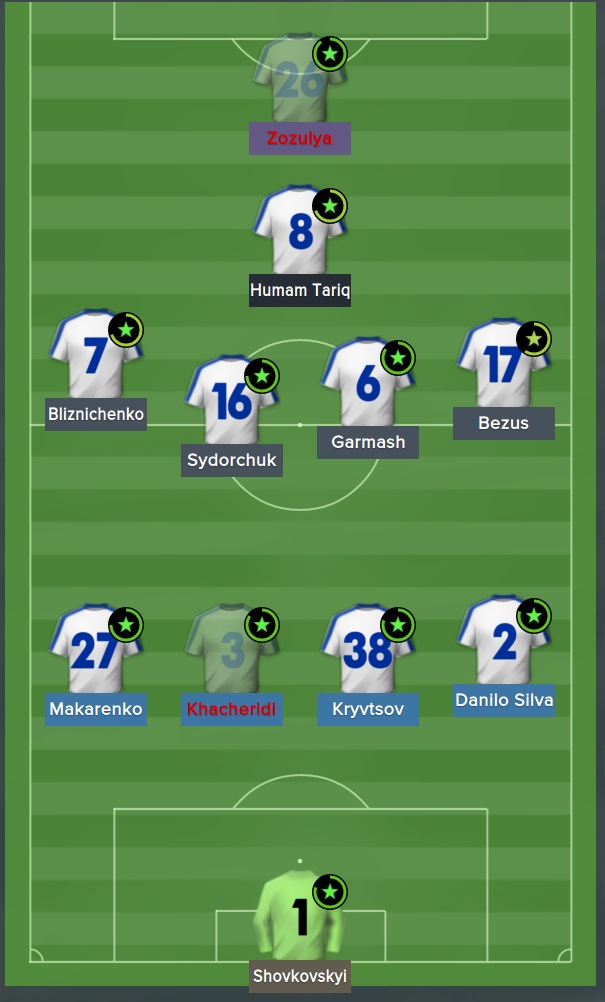Click the star icon on Shovkovskyi's shirt
Viewport: 605px width, 1002px height.
(330, 891)
